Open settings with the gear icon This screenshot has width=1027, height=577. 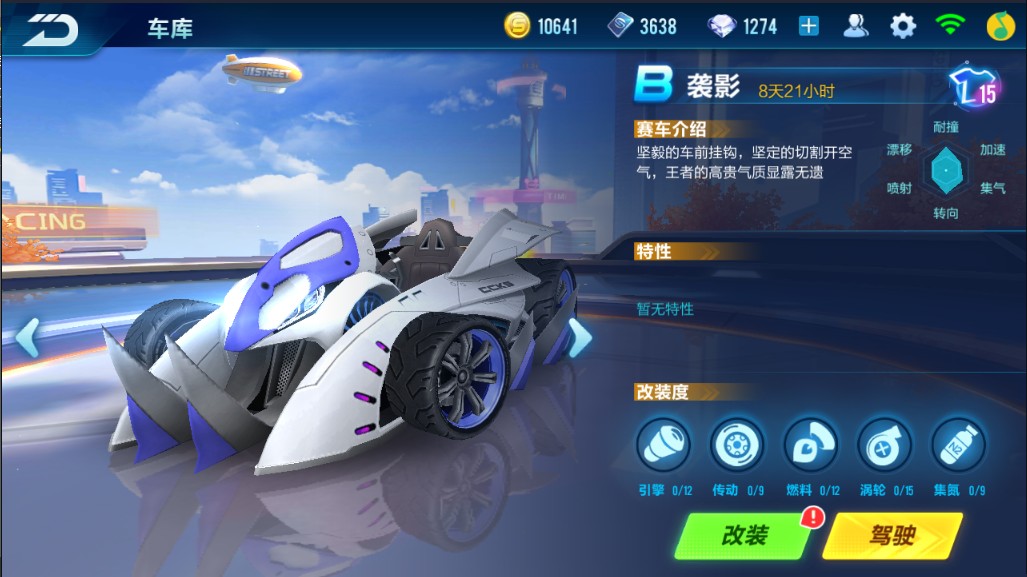pos(903,27)
